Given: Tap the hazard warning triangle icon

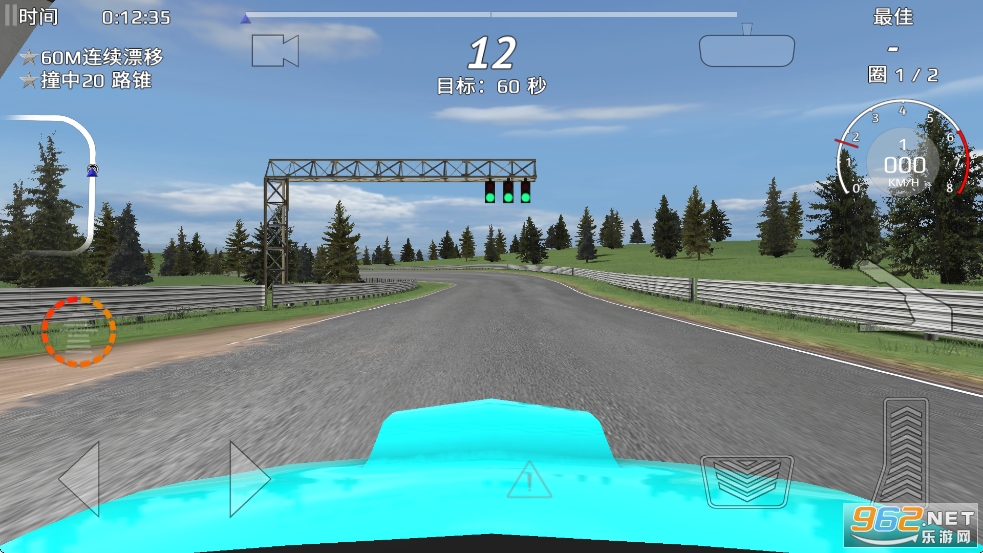Looking at the screenshot, I should click(529, 480).
